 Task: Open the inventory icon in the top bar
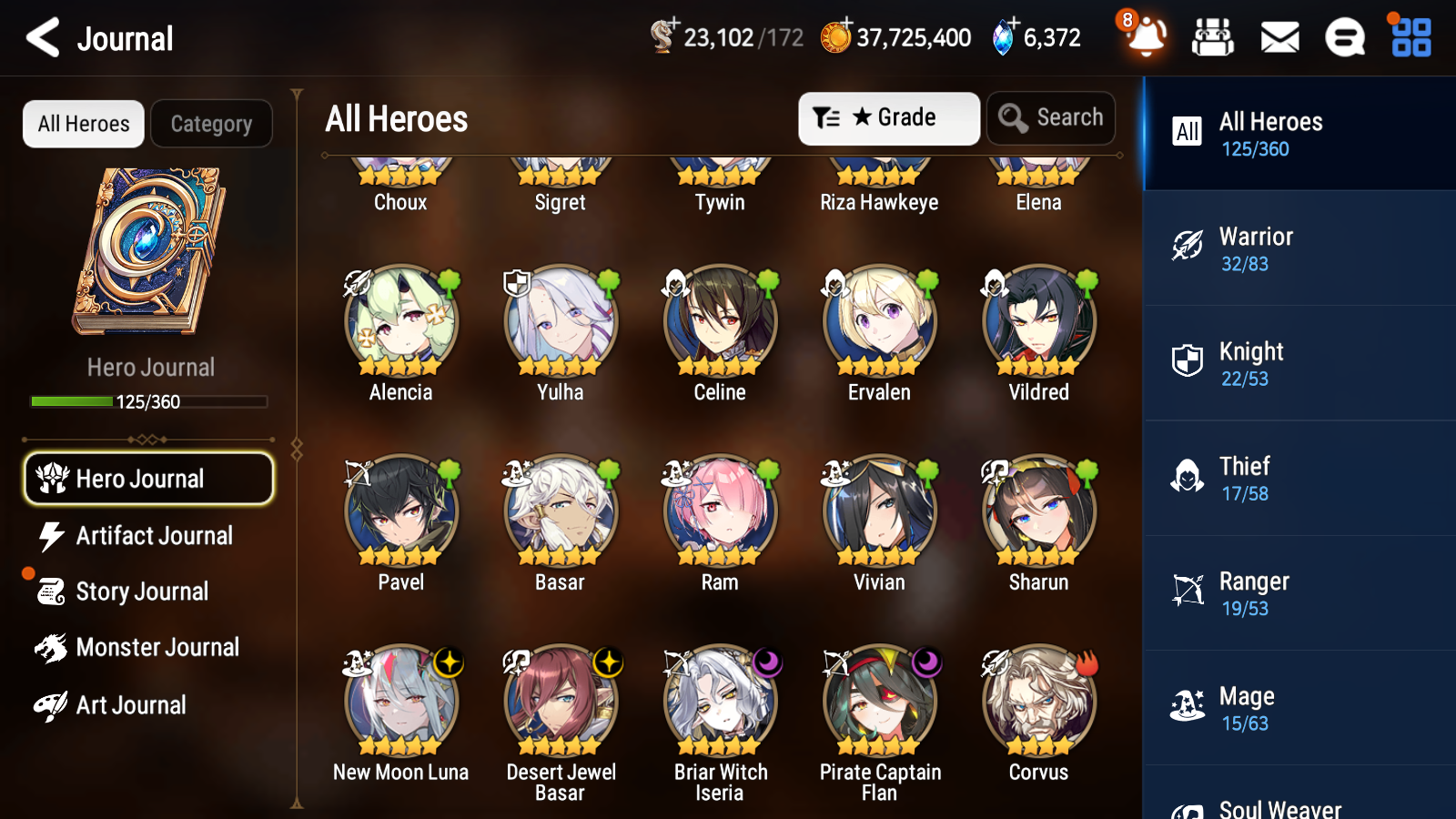coord(1213,38)
